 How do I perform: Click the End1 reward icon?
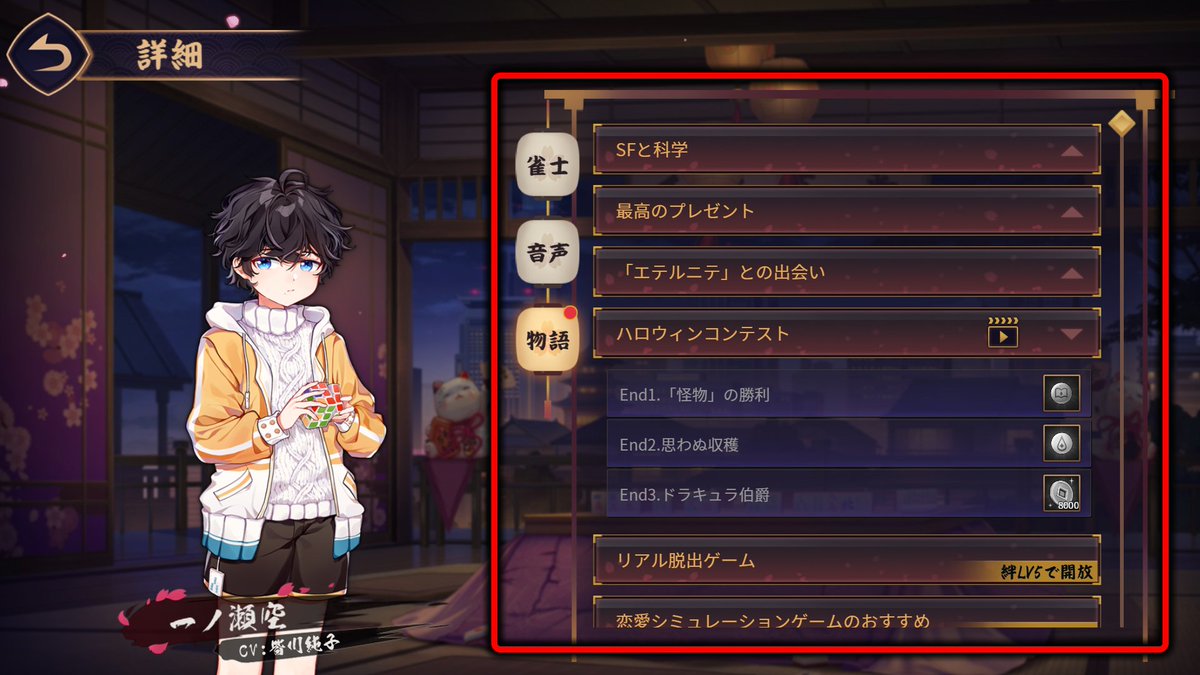pos(1061,395)
